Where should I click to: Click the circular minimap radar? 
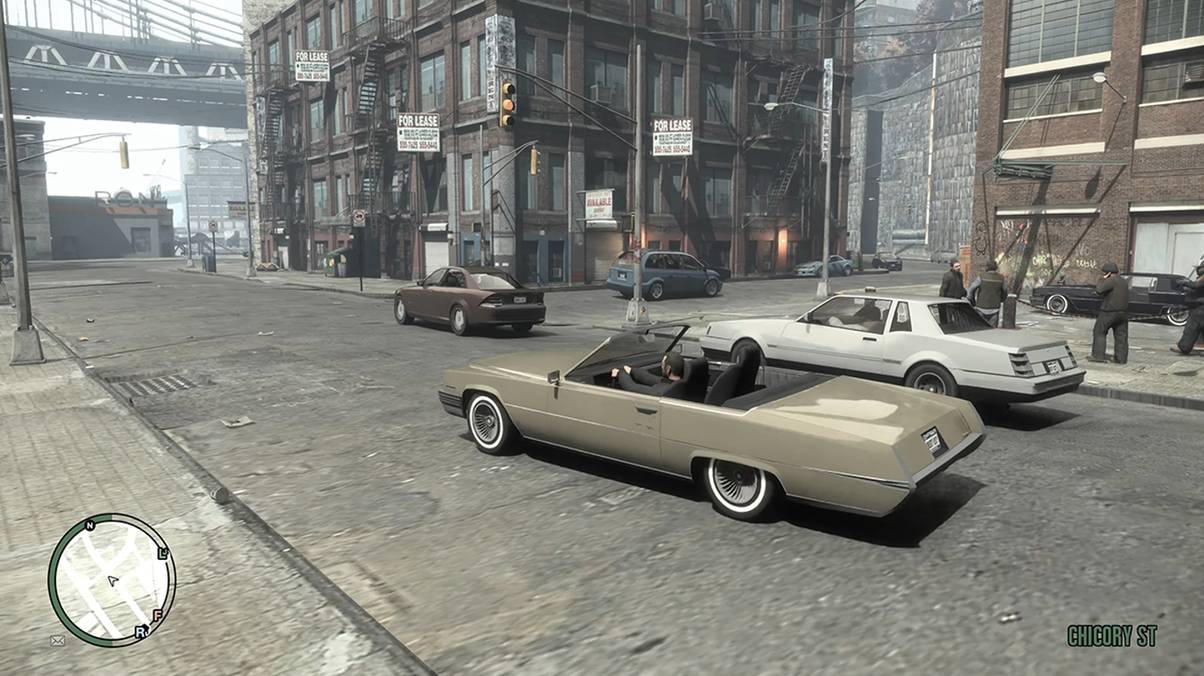(x=111, y=580)
